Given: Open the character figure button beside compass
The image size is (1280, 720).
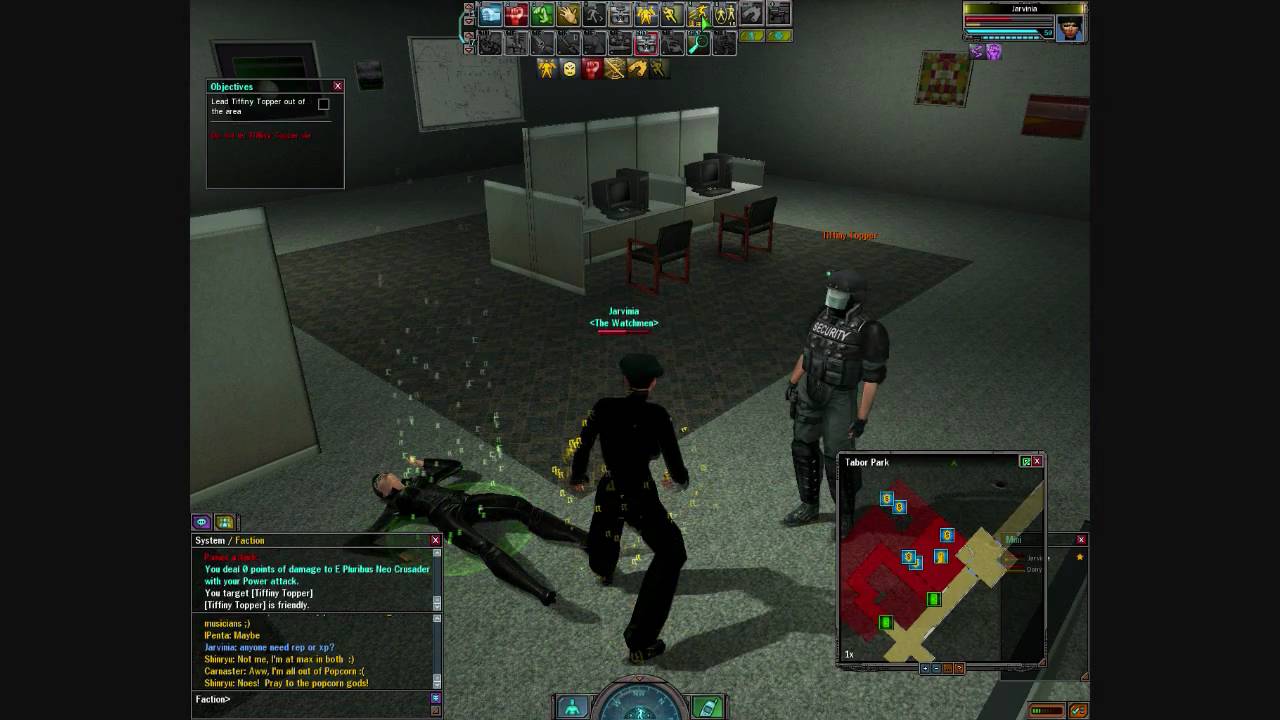Looking at the screenshot, I should [x=572, y=707].
